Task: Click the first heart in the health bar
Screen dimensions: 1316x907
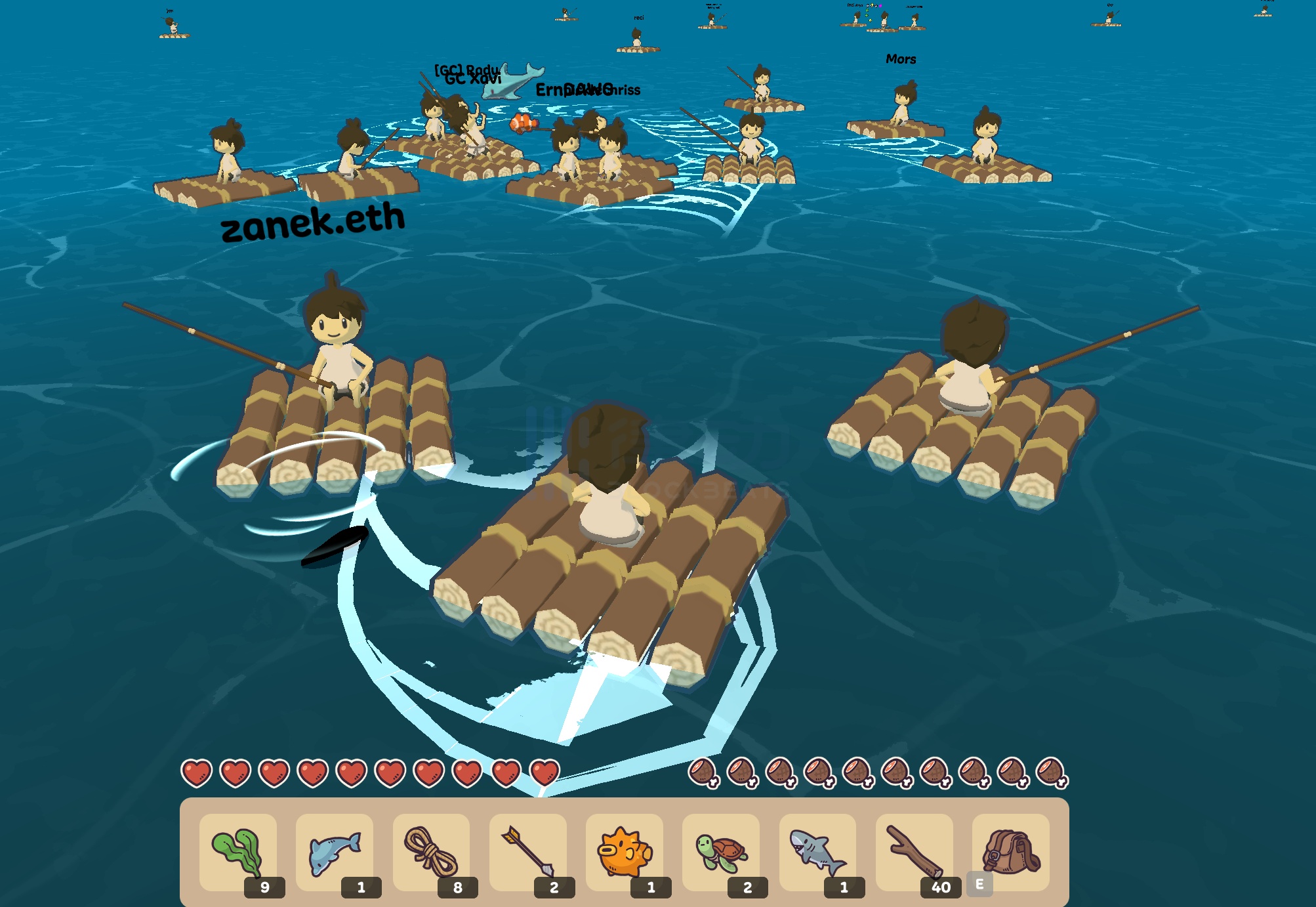Action: click(x=197, y=774)
